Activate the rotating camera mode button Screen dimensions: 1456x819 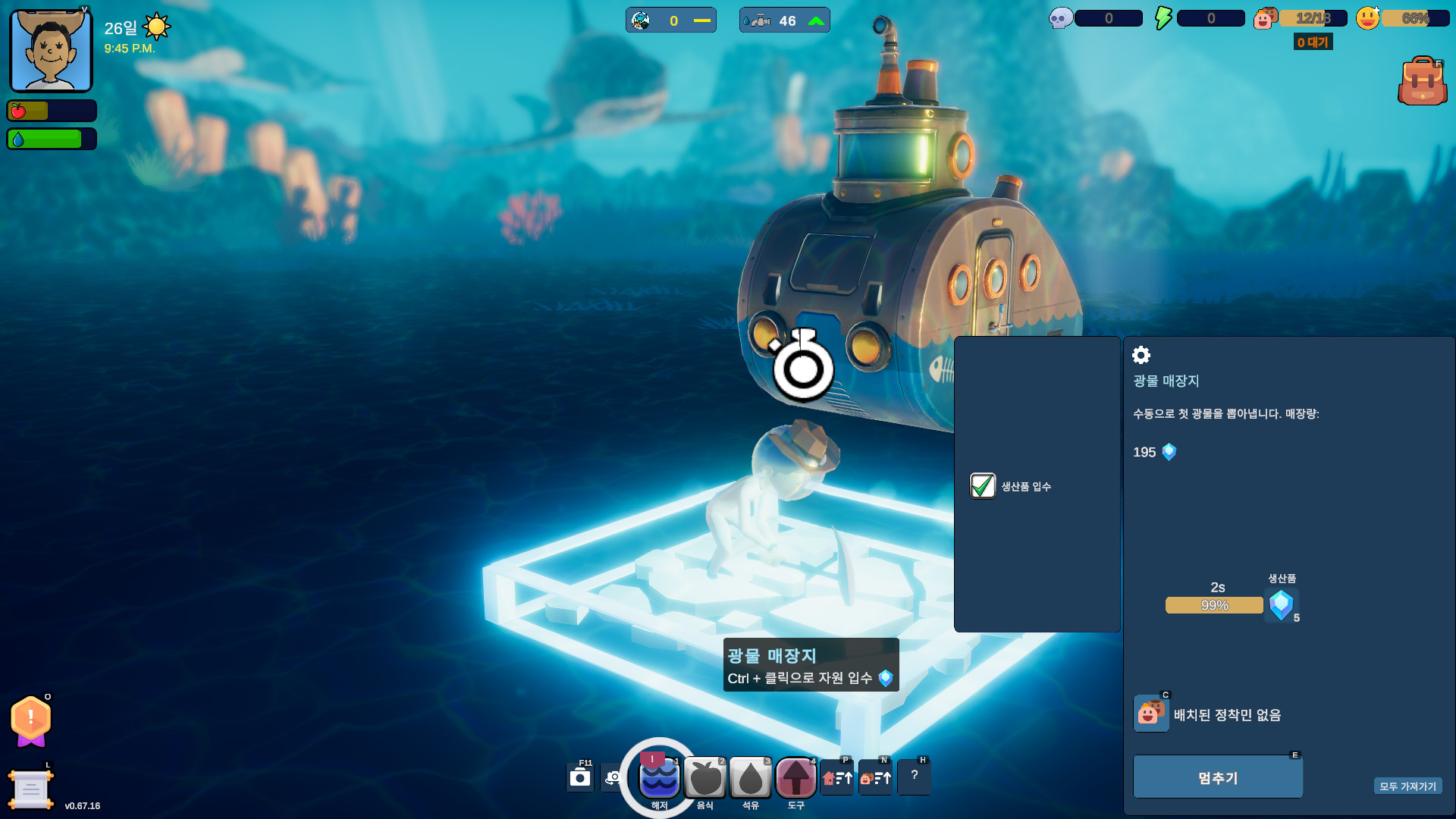[x=613, y=778]
